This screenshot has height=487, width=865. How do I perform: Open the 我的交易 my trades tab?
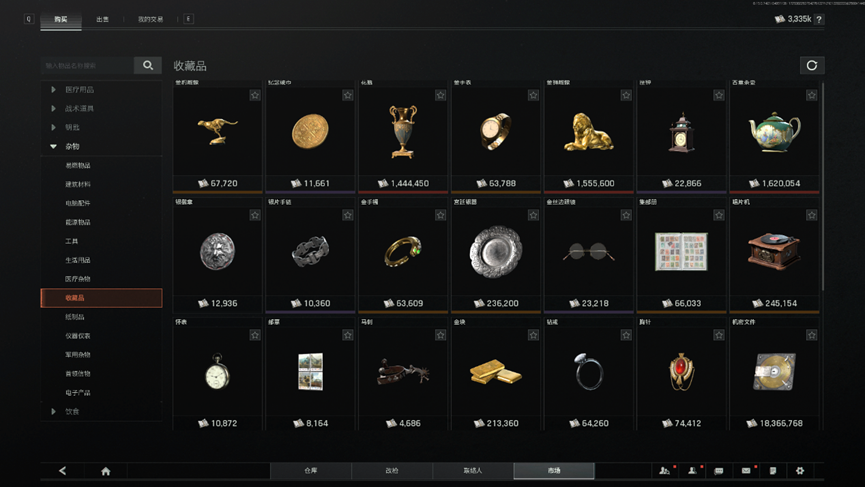150,19
